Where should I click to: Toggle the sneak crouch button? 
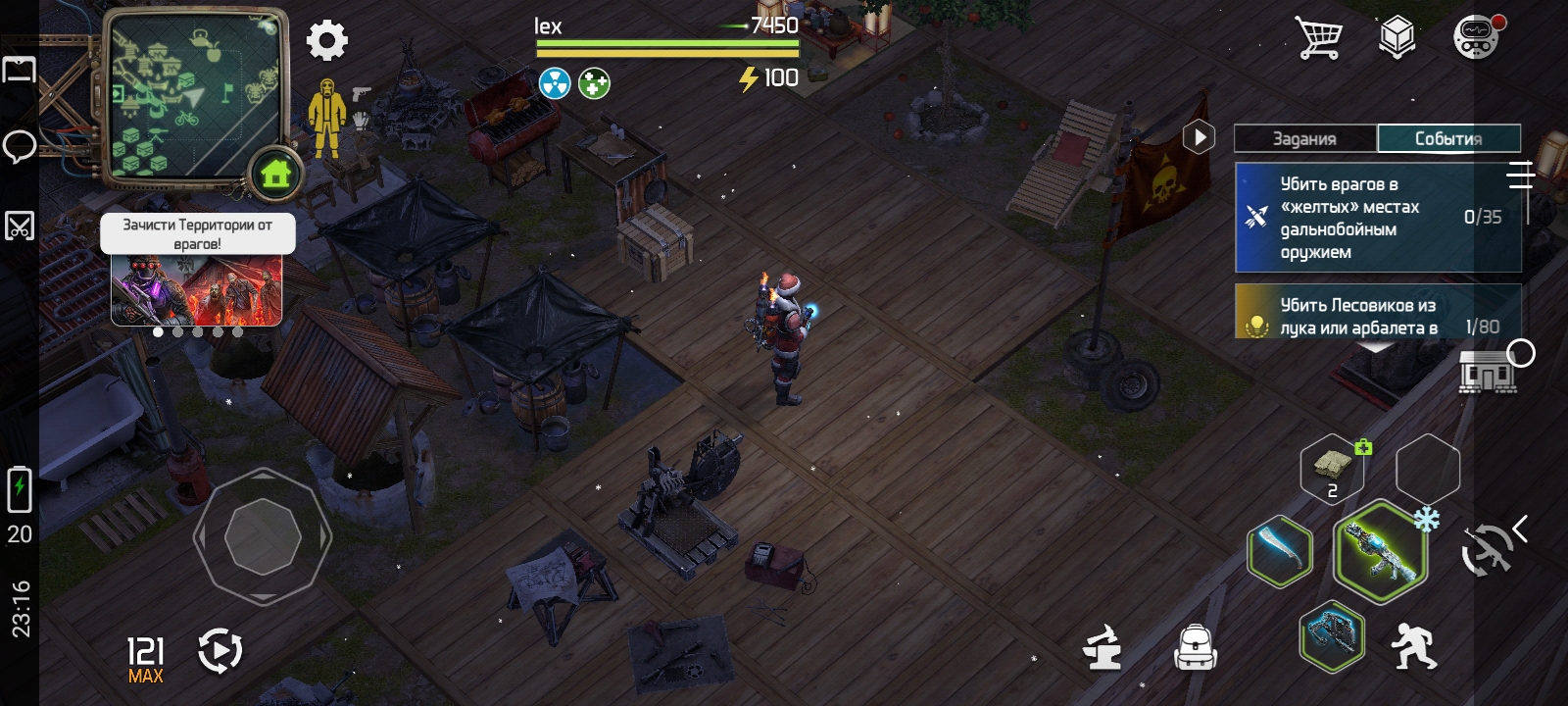[x=1413, y=645]
